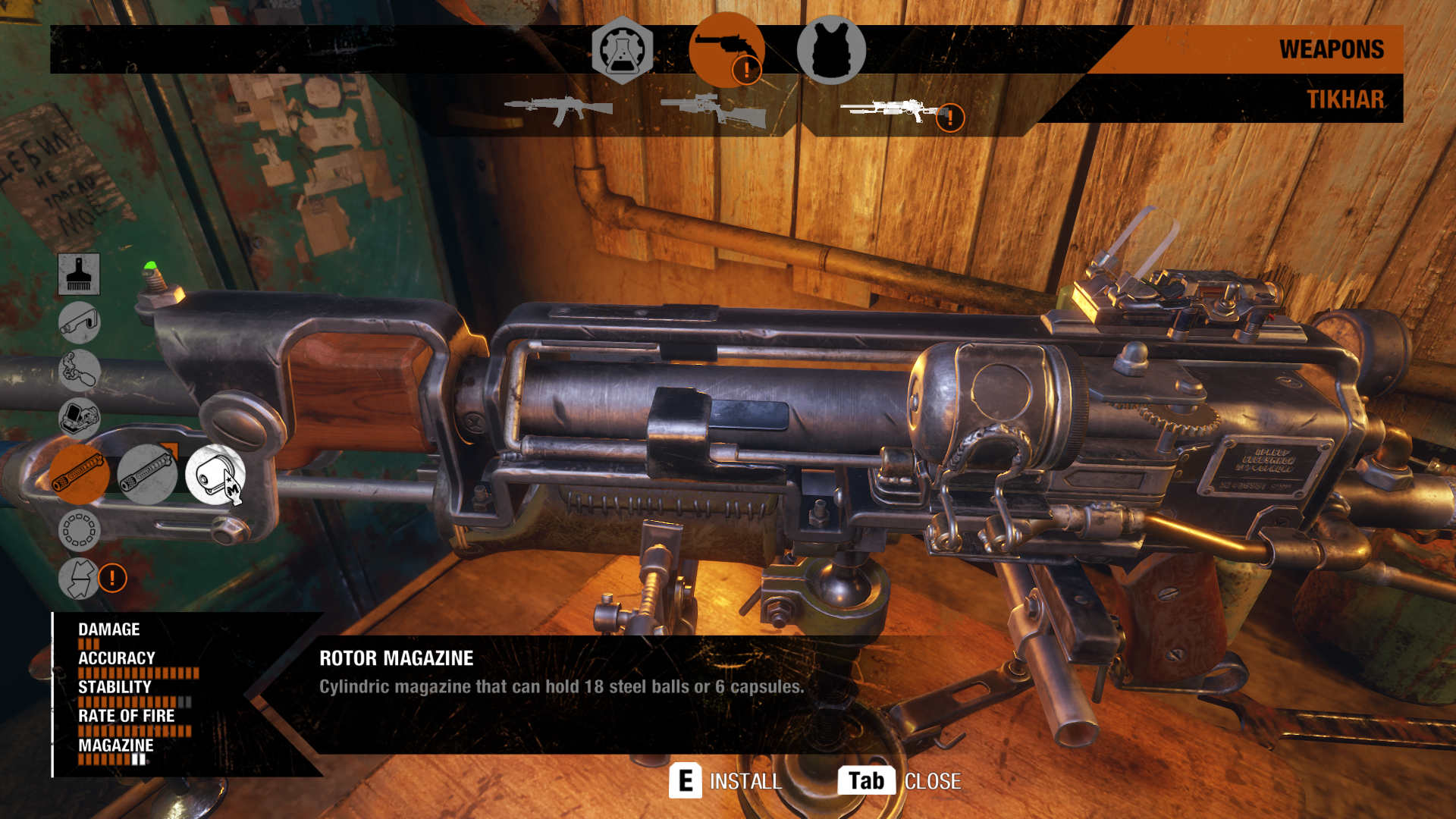Choose the grey barrel option
The width and height of the screenshot is (1456, 819).
147,475
